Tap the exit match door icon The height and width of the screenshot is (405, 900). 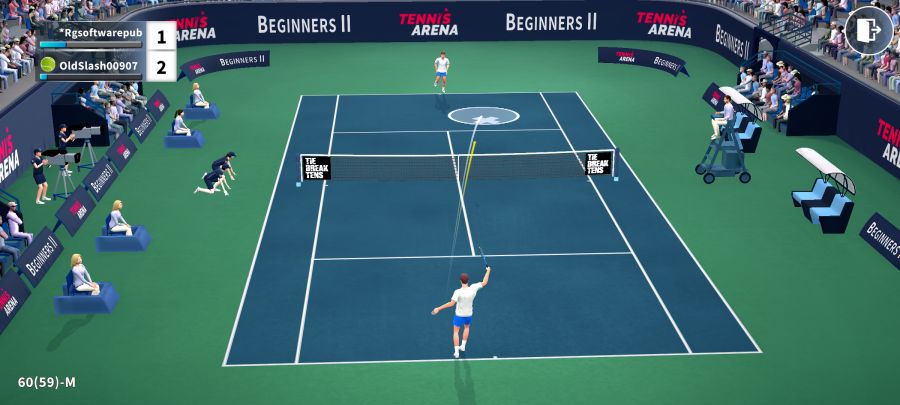(868, 31)
